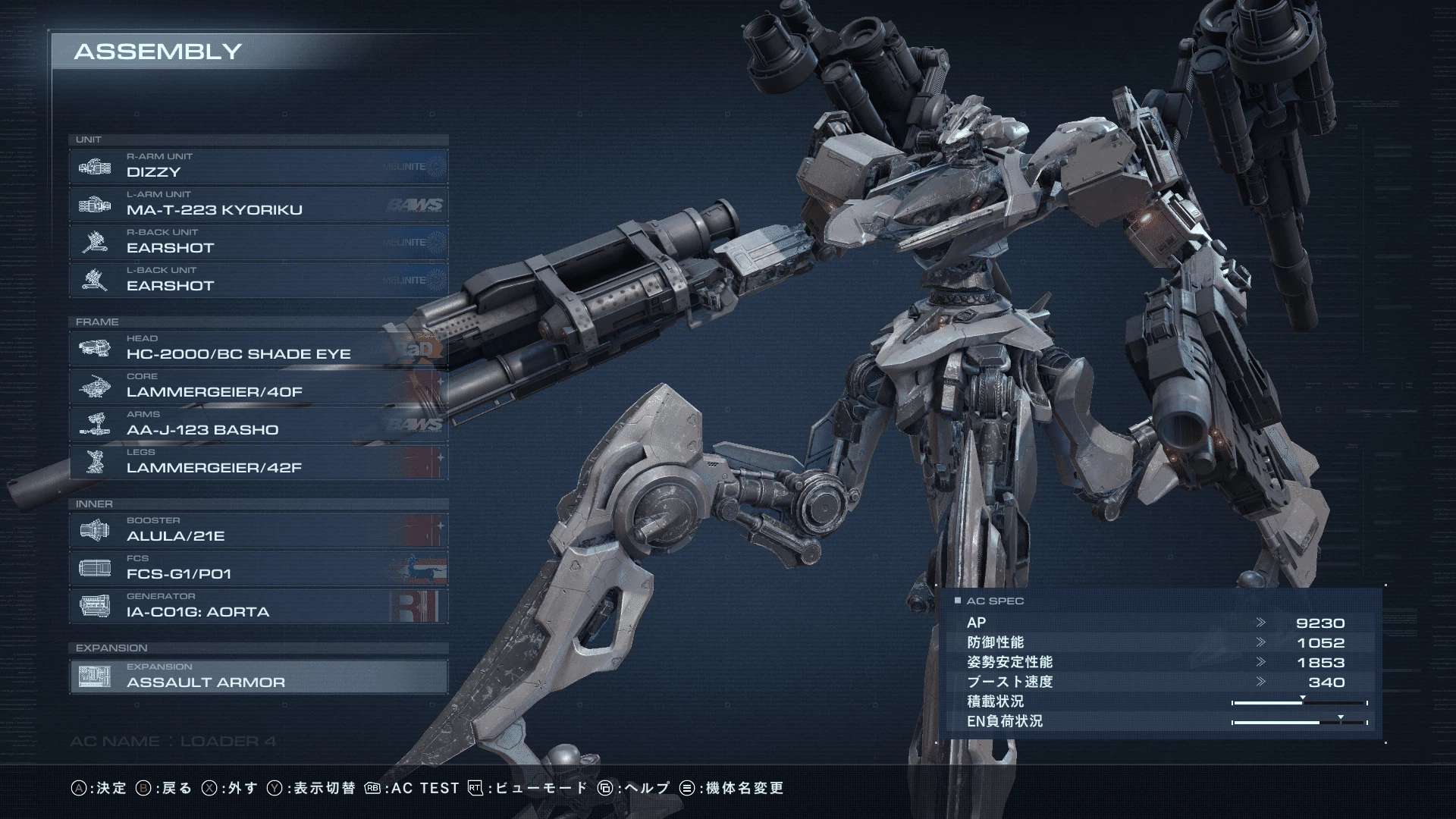The image size is (1456, 819).
Task: Pick the LEGS slot LAMMERGEIER/42F
Action: pos(258,462)
